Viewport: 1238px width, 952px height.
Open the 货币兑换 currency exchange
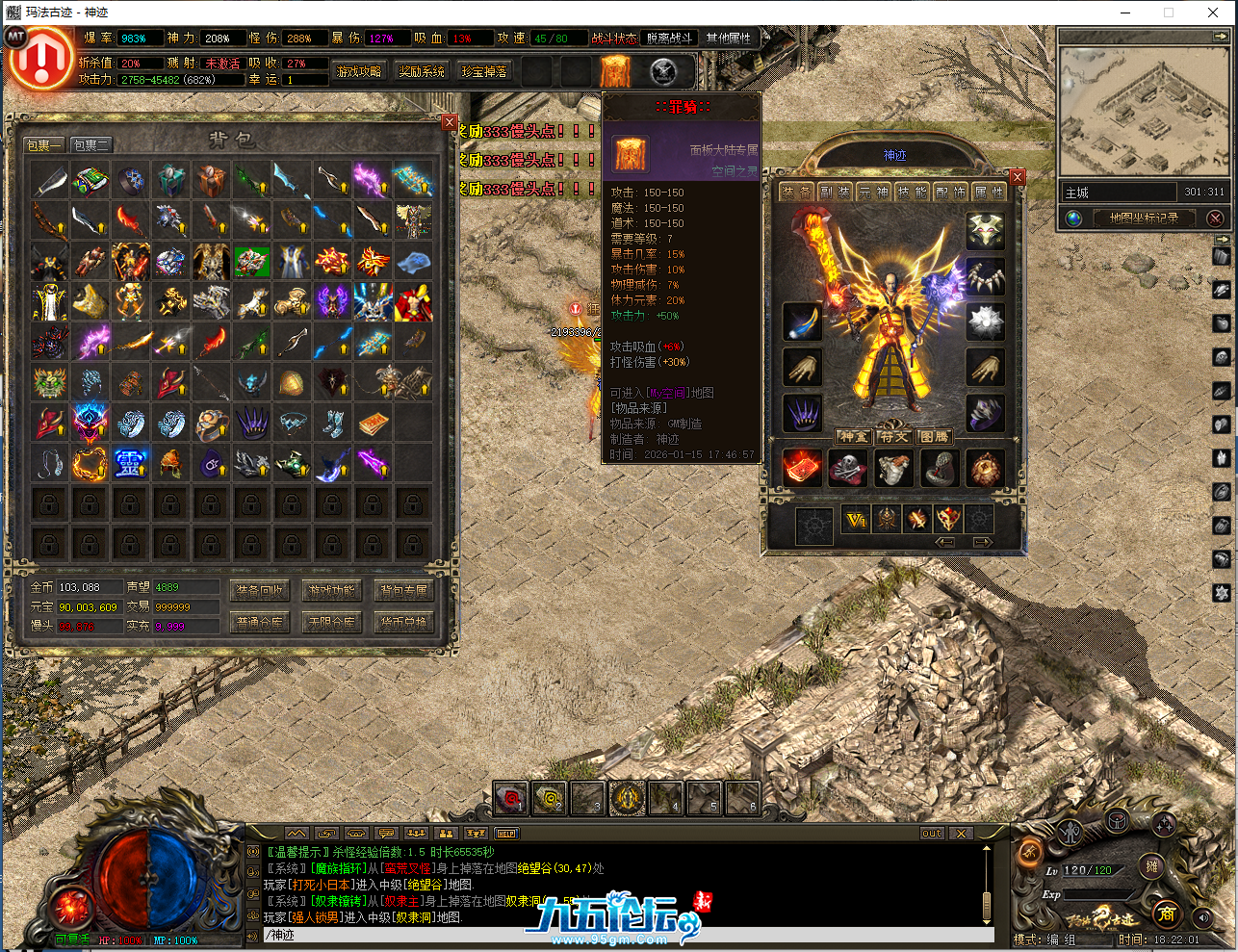(x=403, y=623)
